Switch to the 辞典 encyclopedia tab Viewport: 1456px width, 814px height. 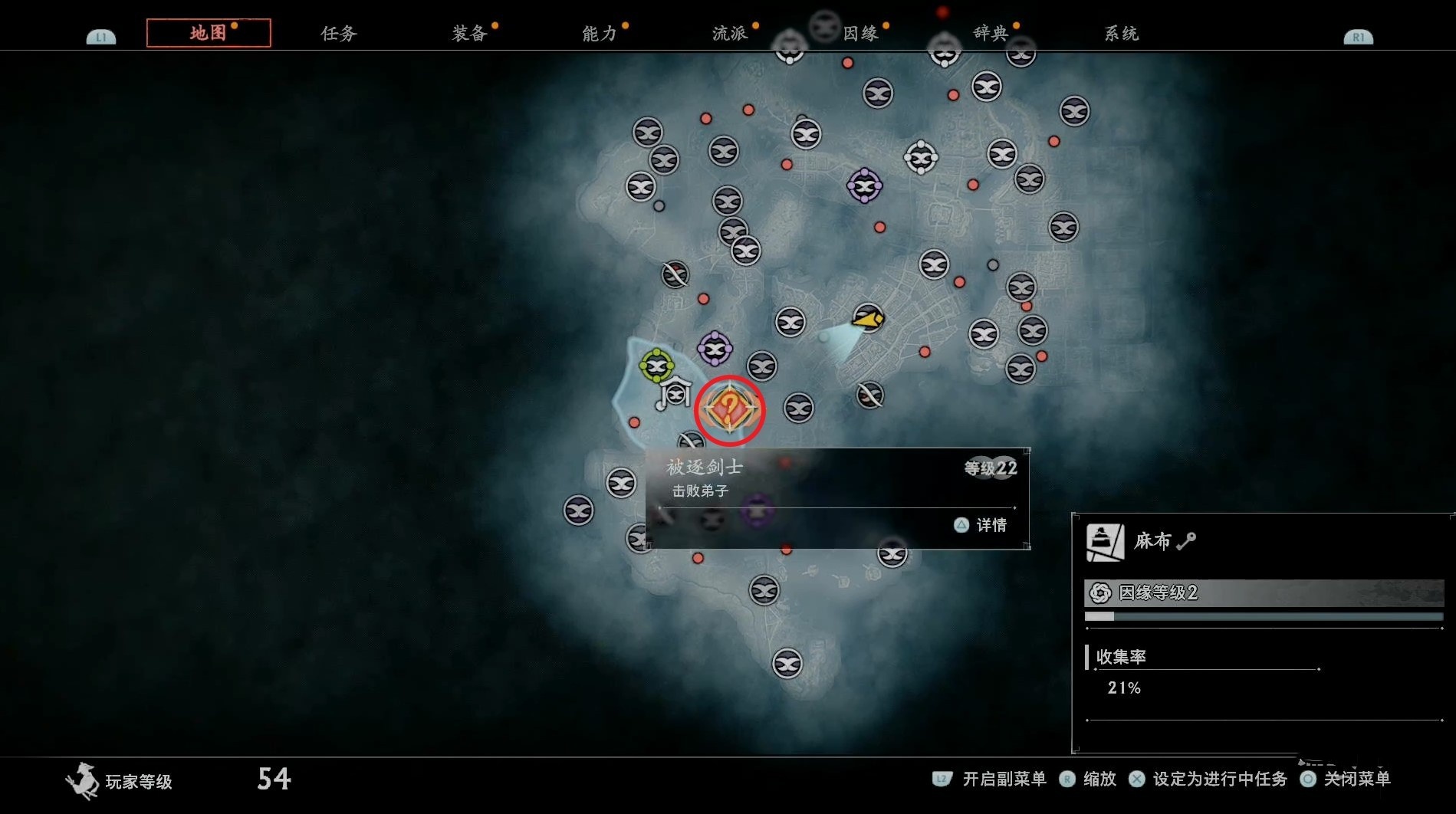click(x=991, y=34)
